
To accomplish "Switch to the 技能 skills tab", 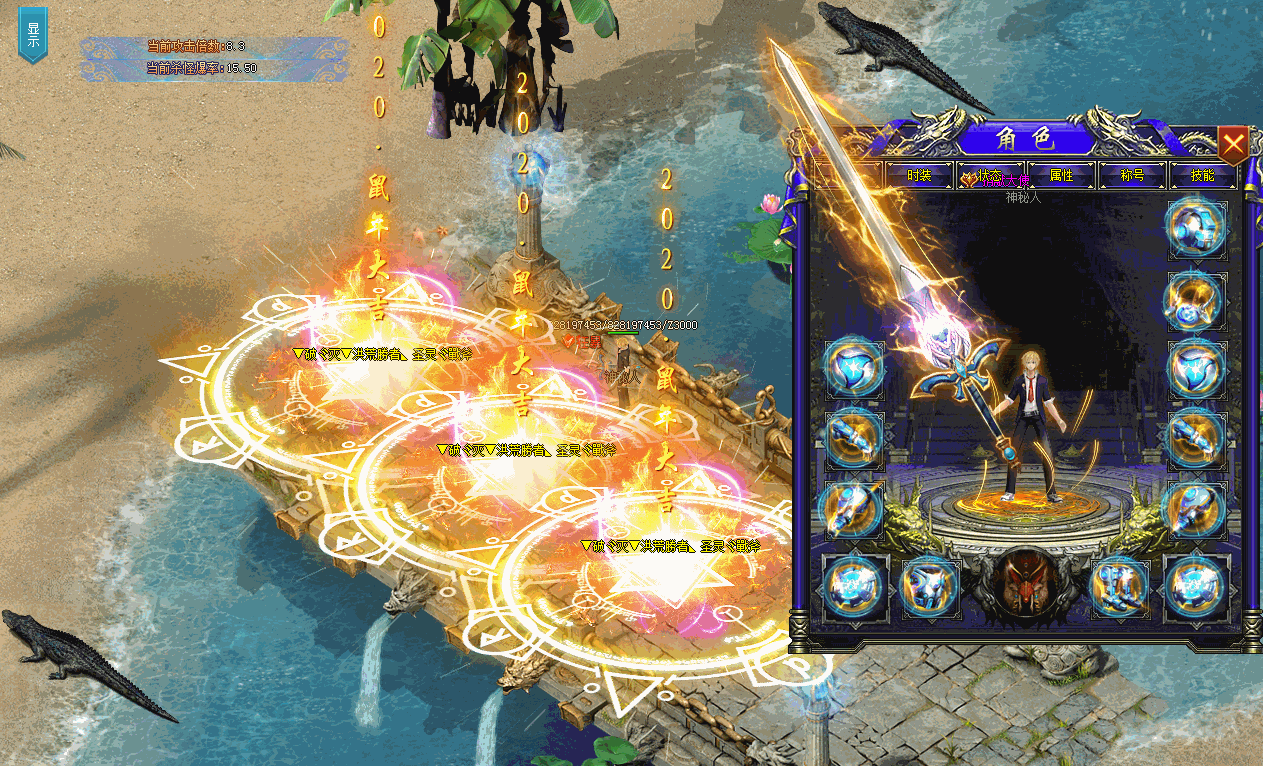I will click(1203, 176).
